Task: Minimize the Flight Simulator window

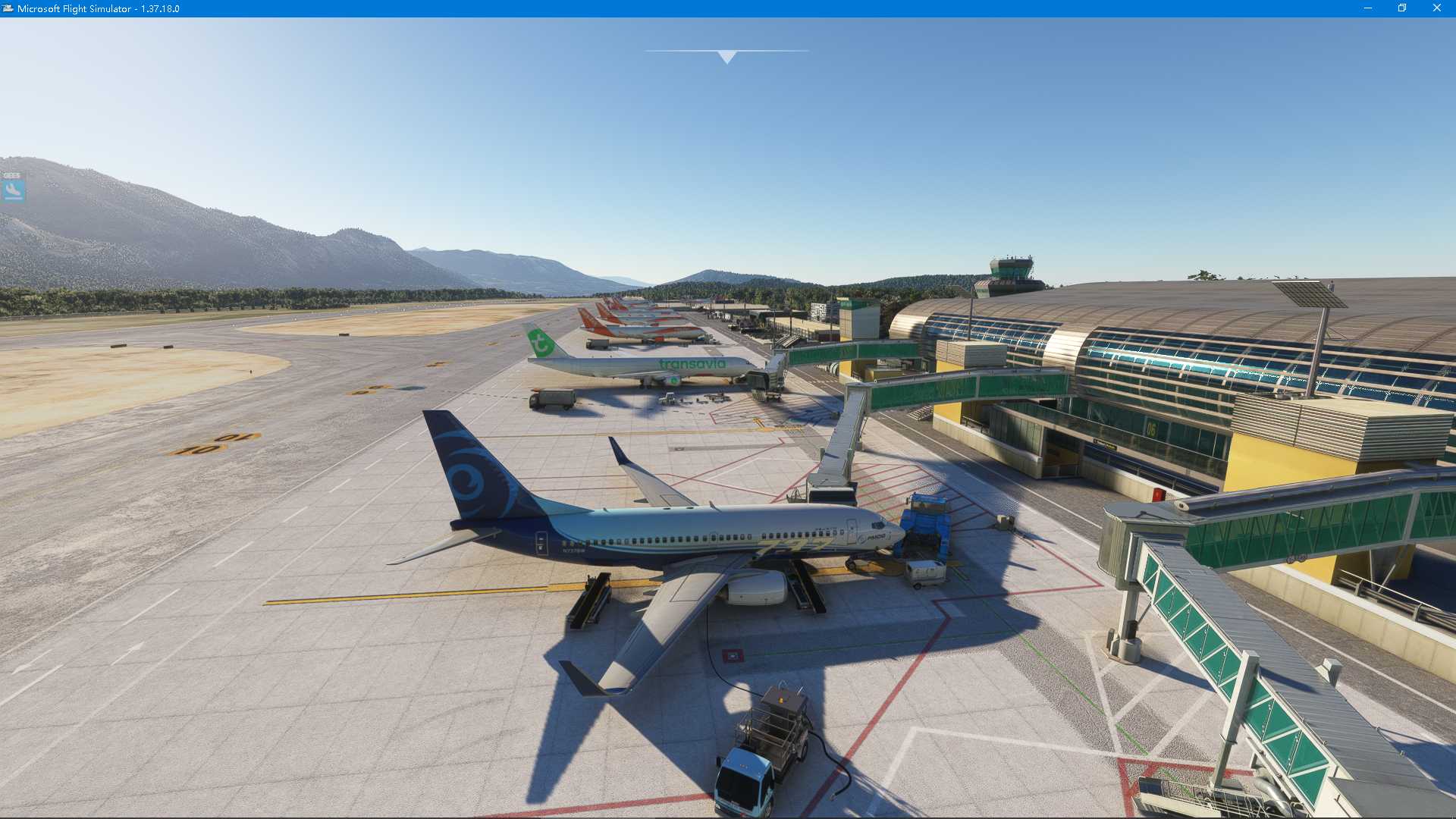Action: coord(1370,8)
